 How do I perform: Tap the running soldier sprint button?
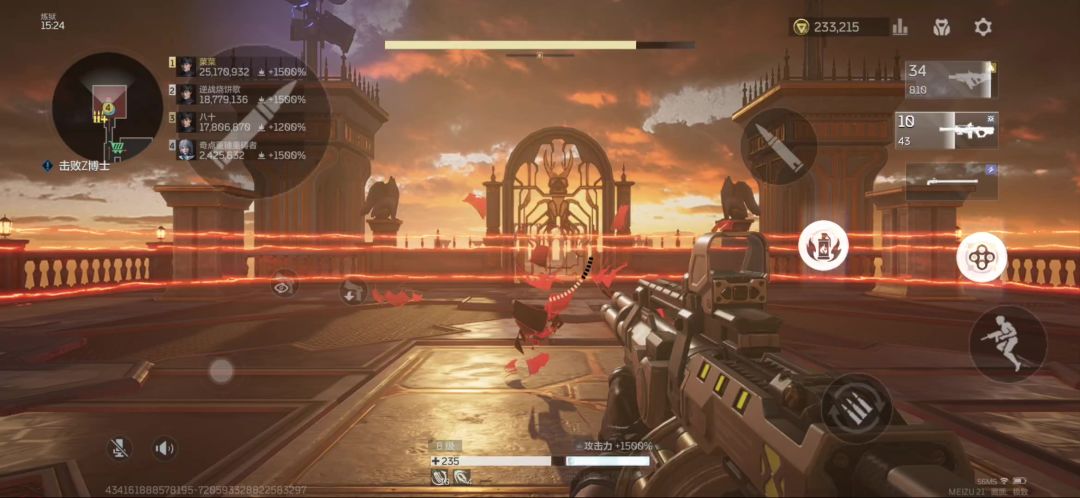1007,343
